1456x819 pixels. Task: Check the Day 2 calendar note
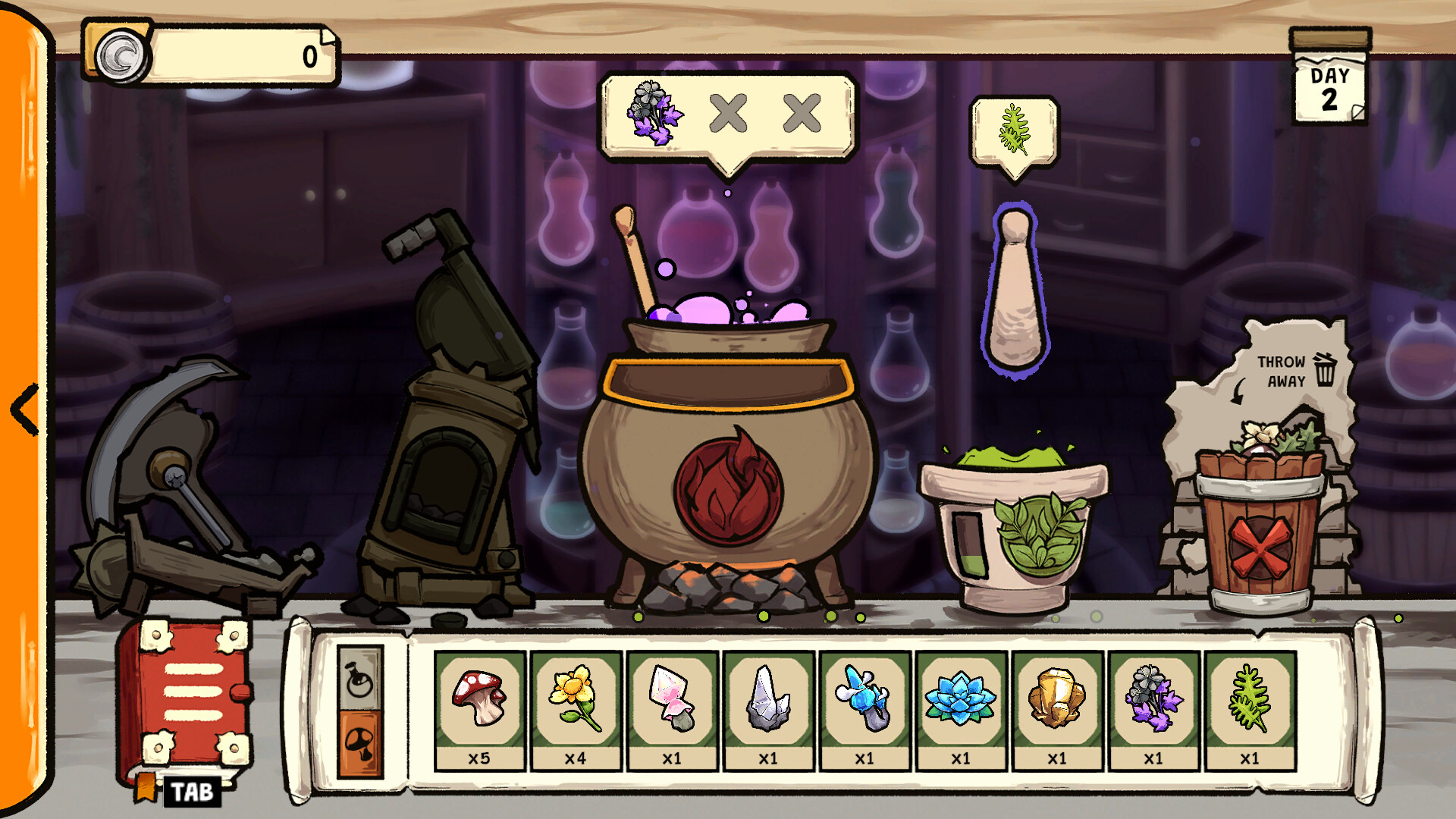(x=1328, y=83)
